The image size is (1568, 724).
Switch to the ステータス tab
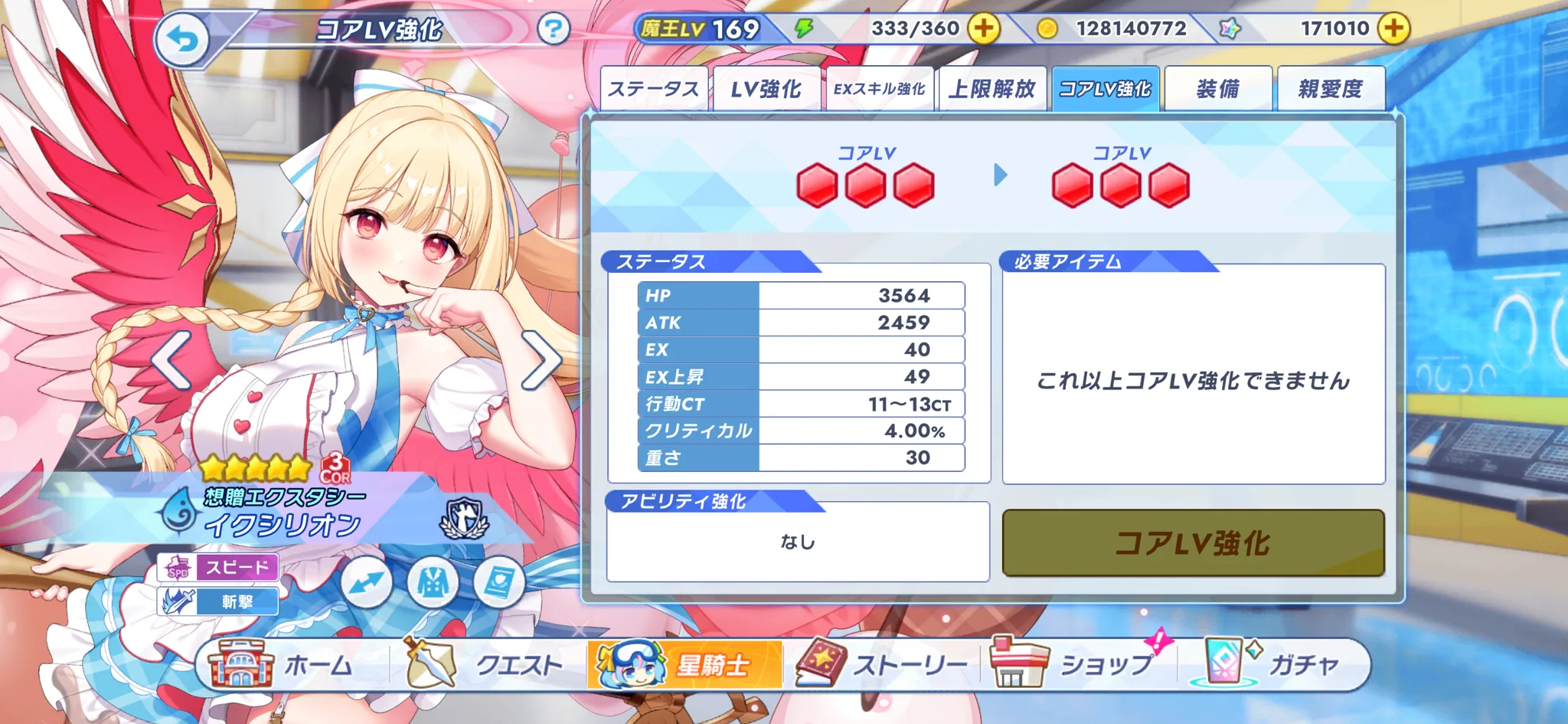point(653,89)
